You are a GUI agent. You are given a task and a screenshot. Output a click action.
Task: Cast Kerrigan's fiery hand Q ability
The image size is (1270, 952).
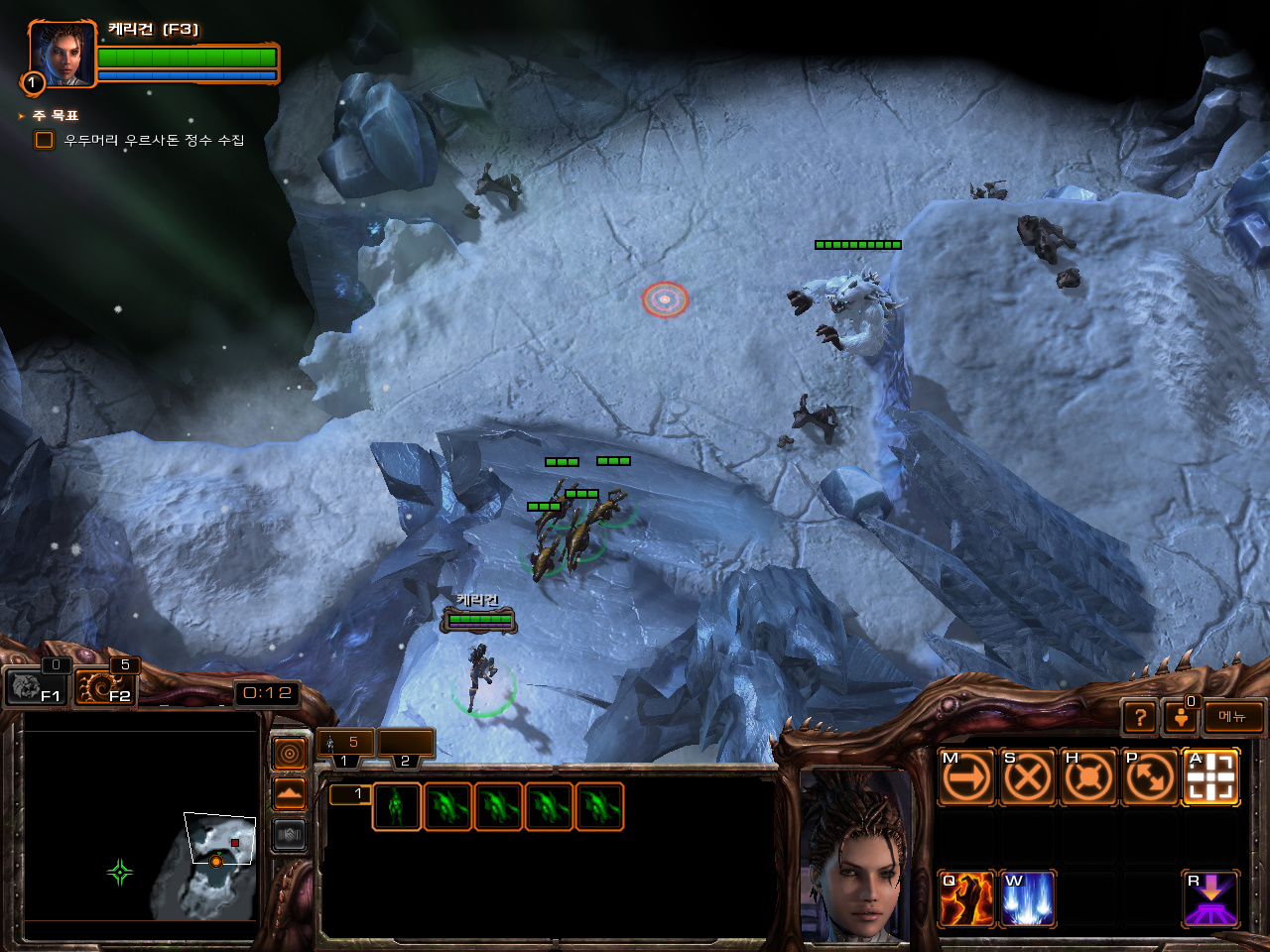click(x=965, y=898)
